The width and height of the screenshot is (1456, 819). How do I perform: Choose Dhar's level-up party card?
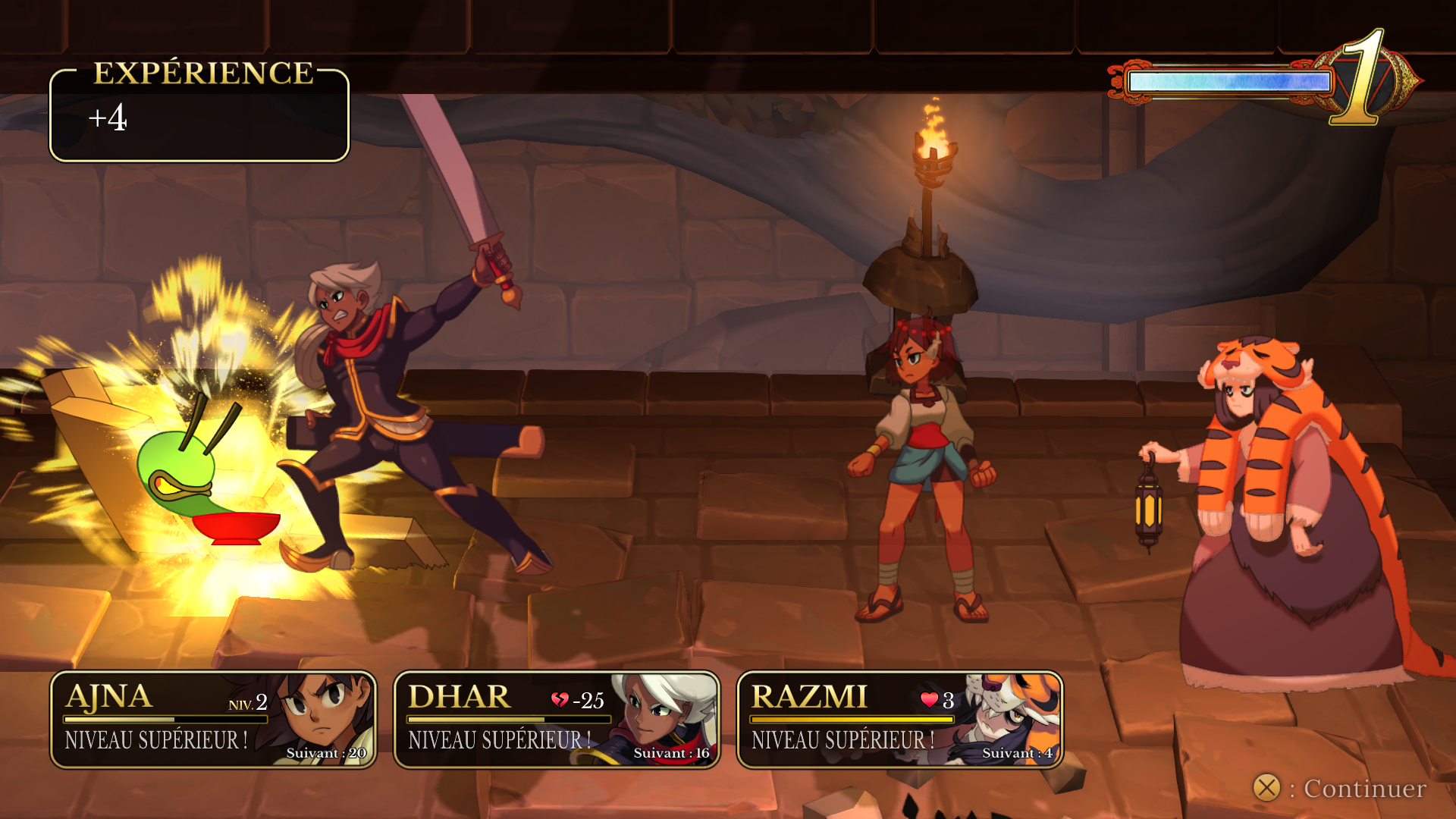(557, 719)
